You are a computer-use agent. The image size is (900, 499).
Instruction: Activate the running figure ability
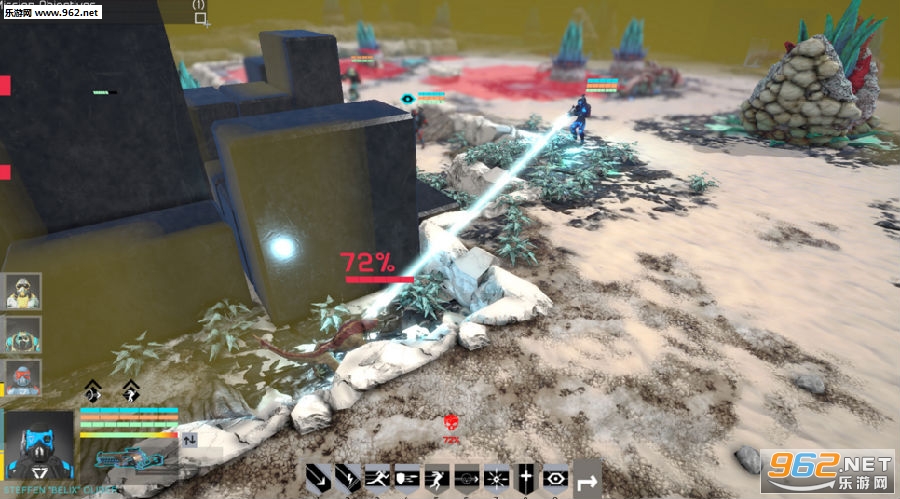(378, 478)
